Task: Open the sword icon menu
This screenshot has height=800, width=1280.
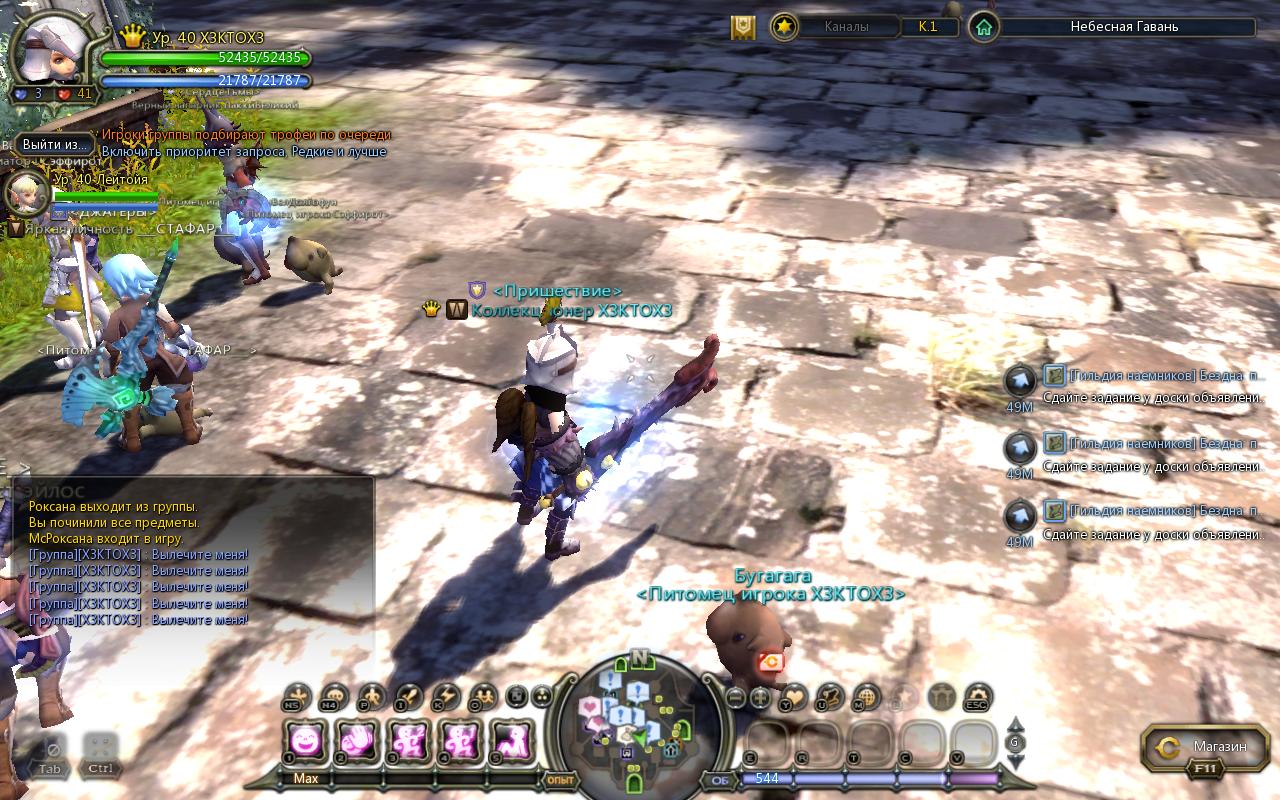Action: [409, 696]
